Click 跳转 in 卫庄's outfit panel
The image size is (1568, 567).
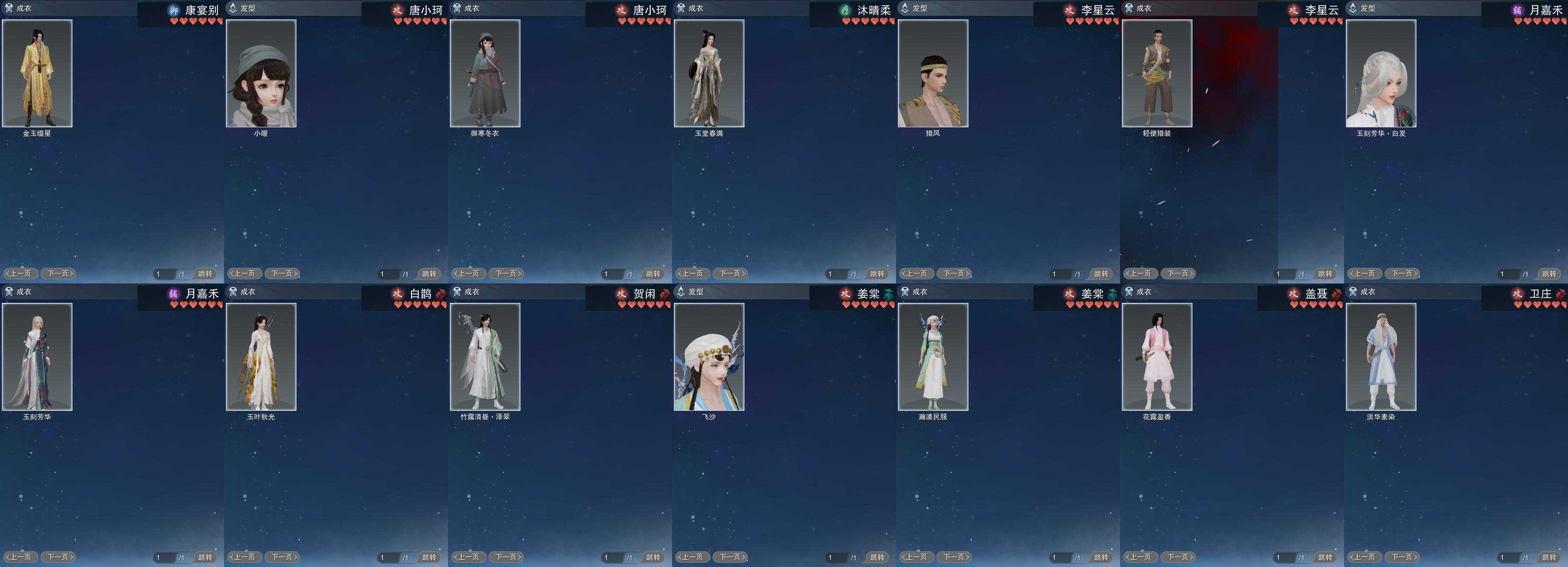click(1549, 557)
